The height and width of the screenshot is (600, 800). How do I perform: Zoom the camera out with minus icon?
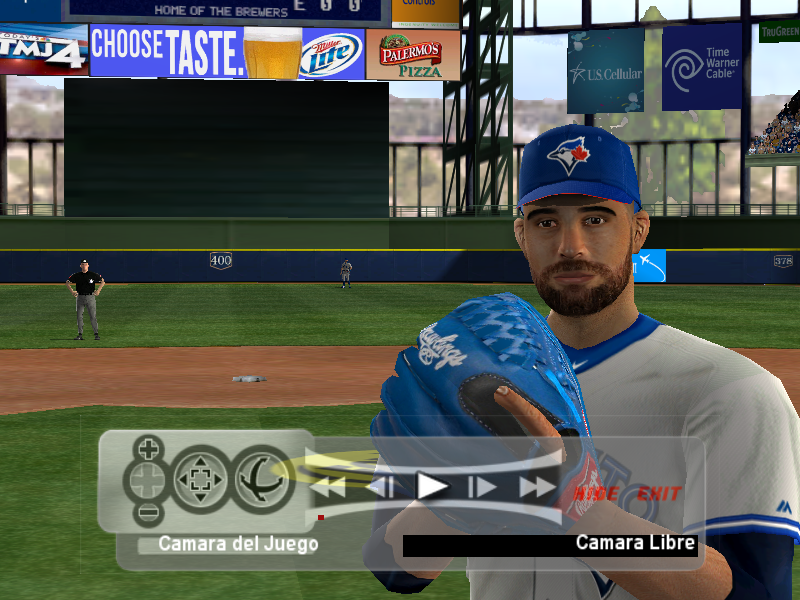pyautogui.click(x=149, y=515)
